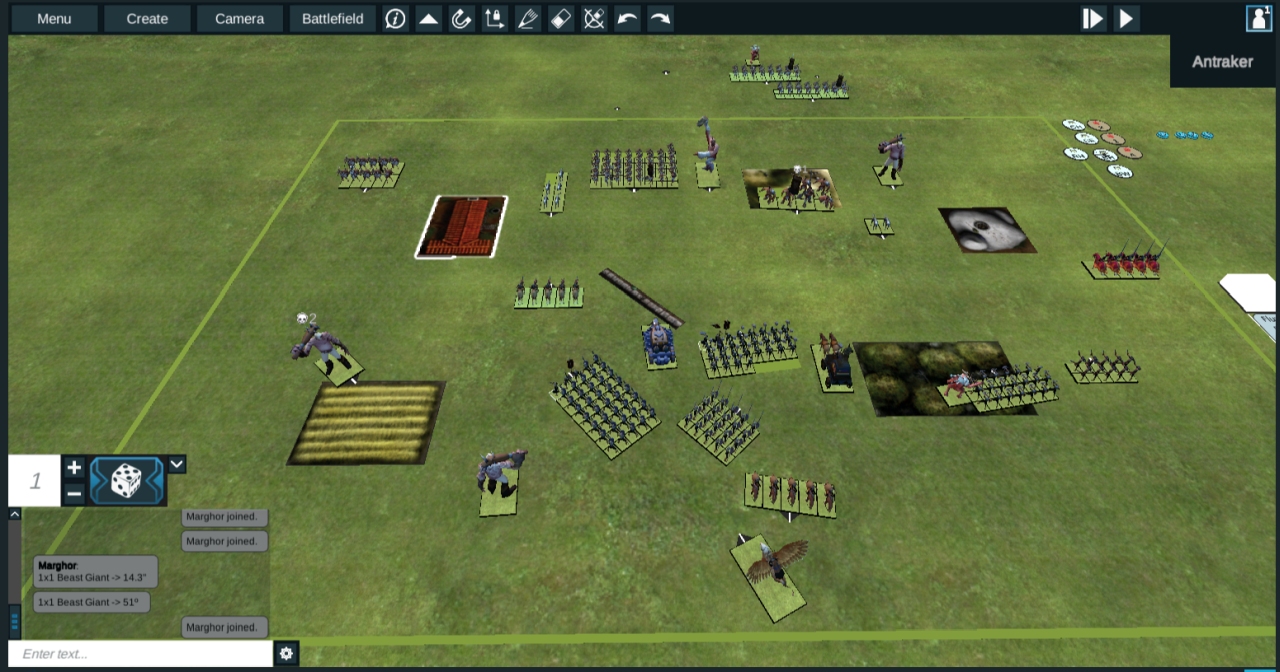Click the play button
This screenshot has height=672, width=1280.
[1126, 18]
